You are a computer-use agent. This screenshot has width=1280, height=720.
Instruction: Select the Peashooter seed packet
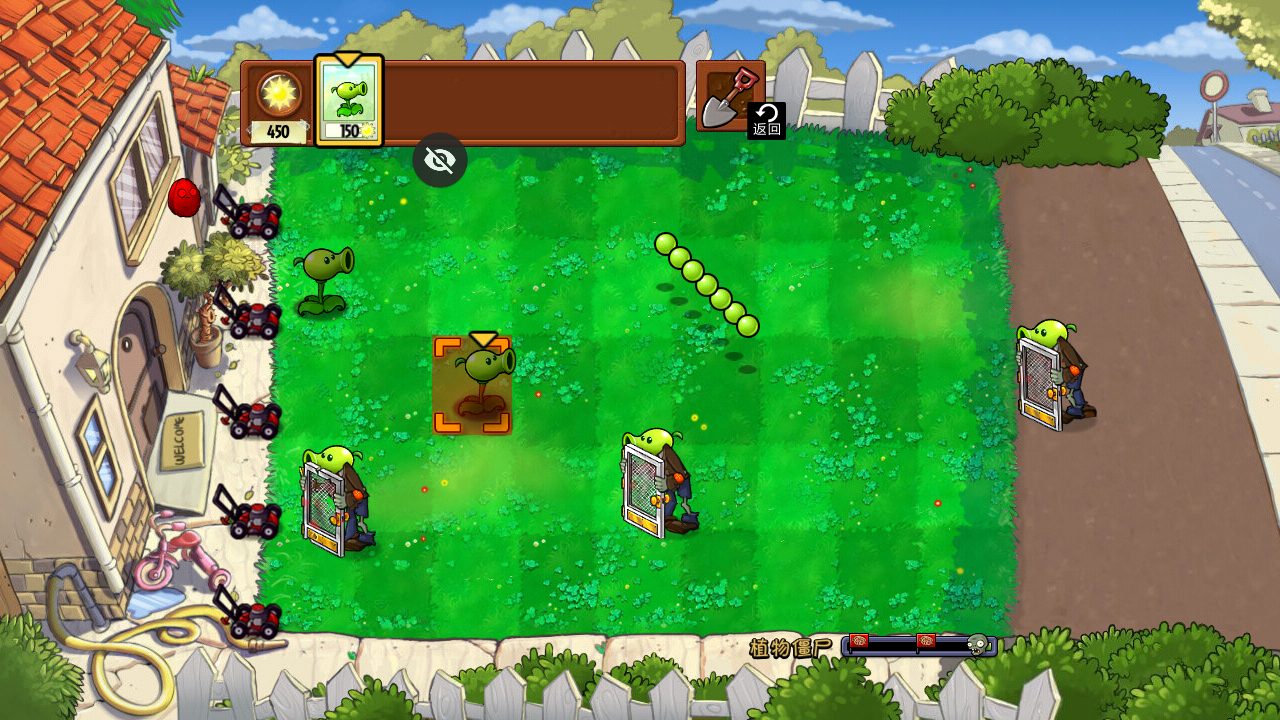click(x=349, y=102)
